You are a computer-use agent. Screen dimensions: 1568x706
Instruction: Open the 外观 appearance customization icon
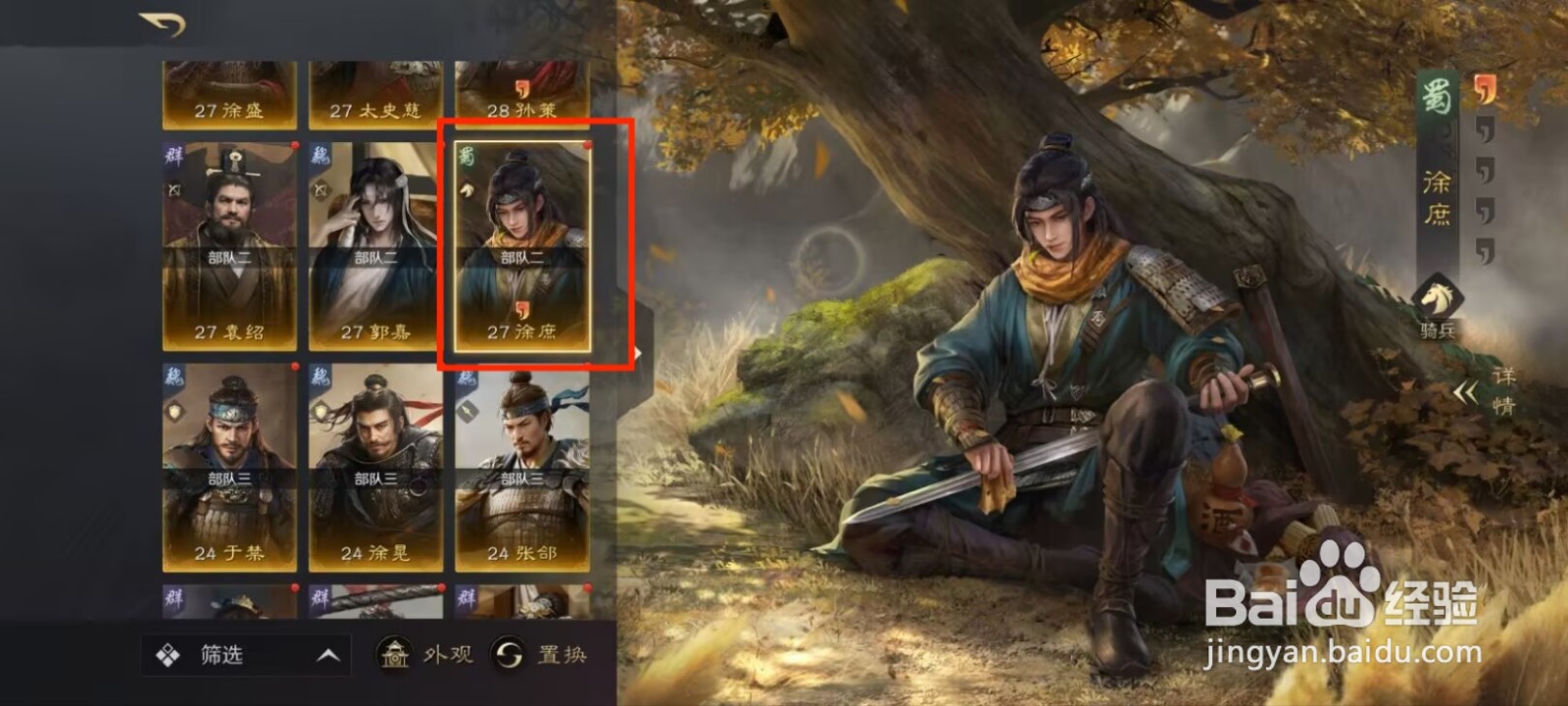click(x=395, y=654)
